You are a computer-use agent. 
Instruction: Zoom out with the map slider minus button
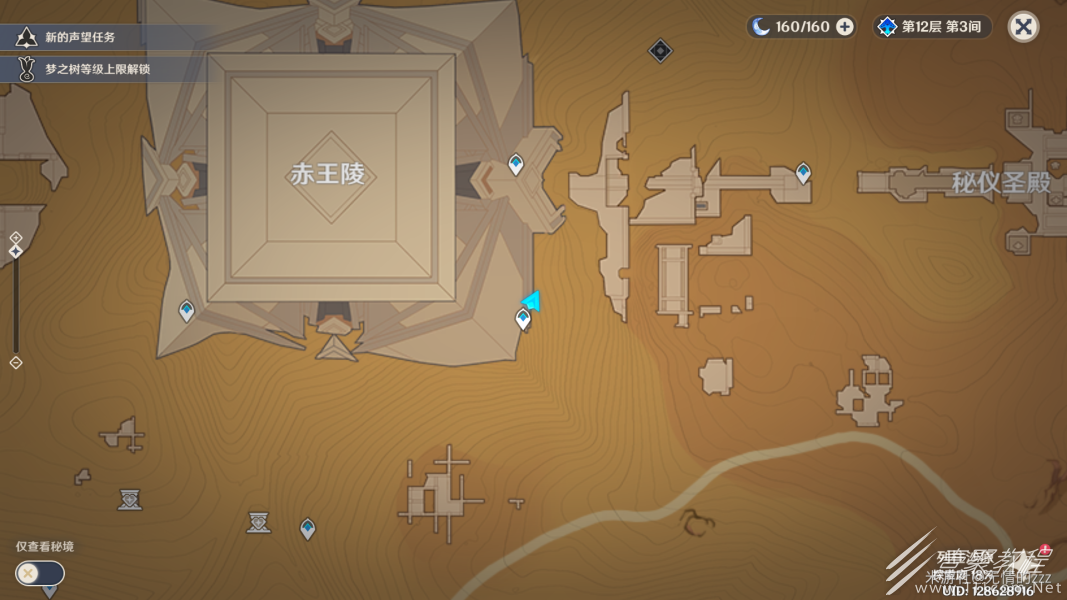click(16, 363)
